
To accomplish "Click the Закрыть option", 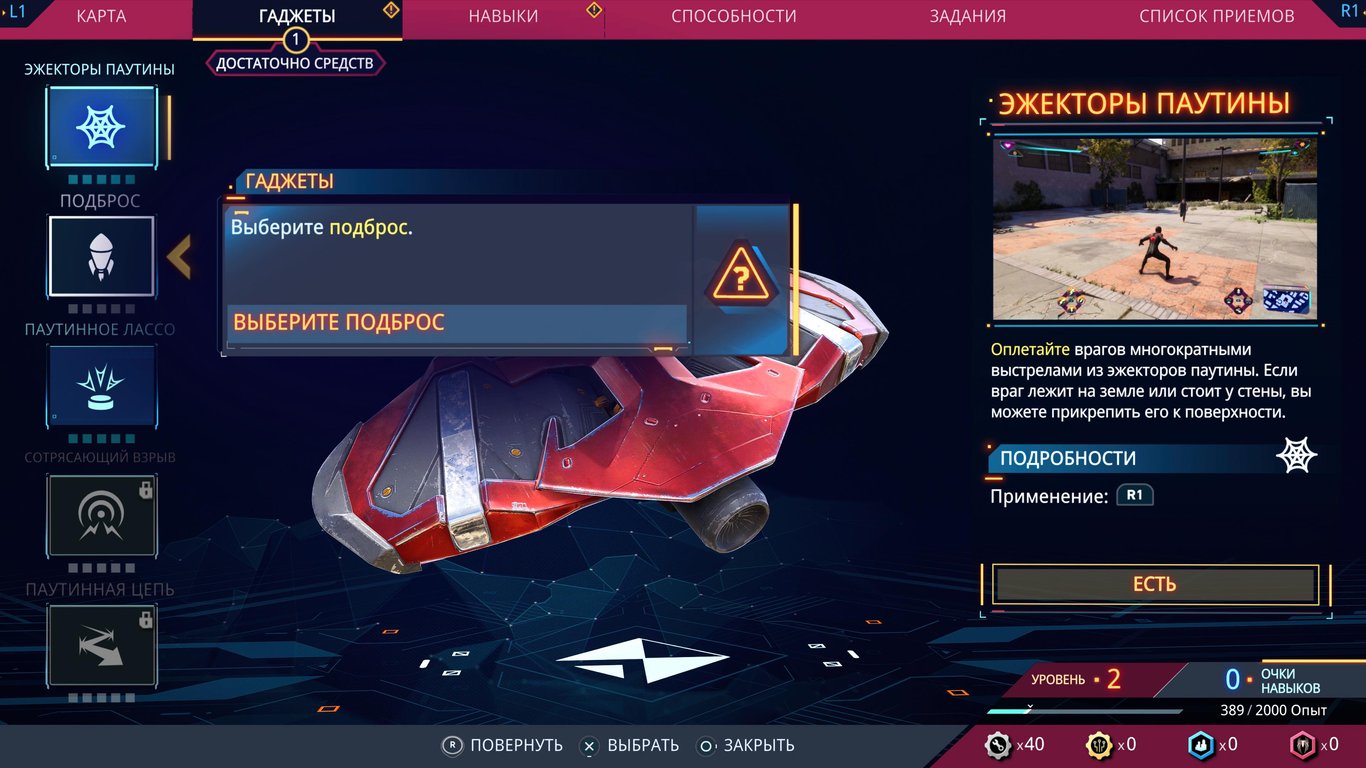I will point(747,745).
